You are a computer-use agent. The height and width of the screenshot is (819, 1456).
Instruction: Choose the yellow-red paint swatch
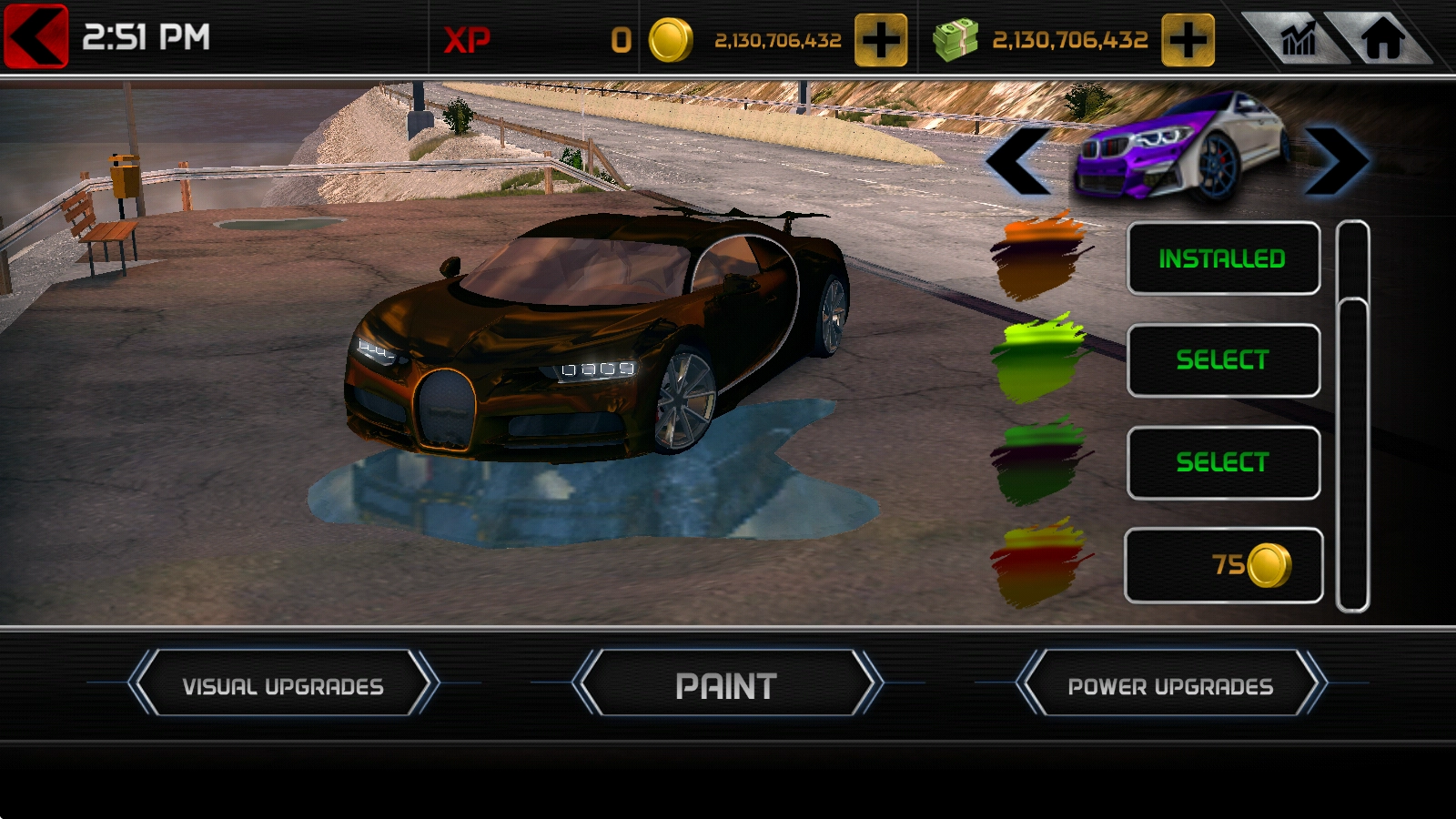(1042, 562)
